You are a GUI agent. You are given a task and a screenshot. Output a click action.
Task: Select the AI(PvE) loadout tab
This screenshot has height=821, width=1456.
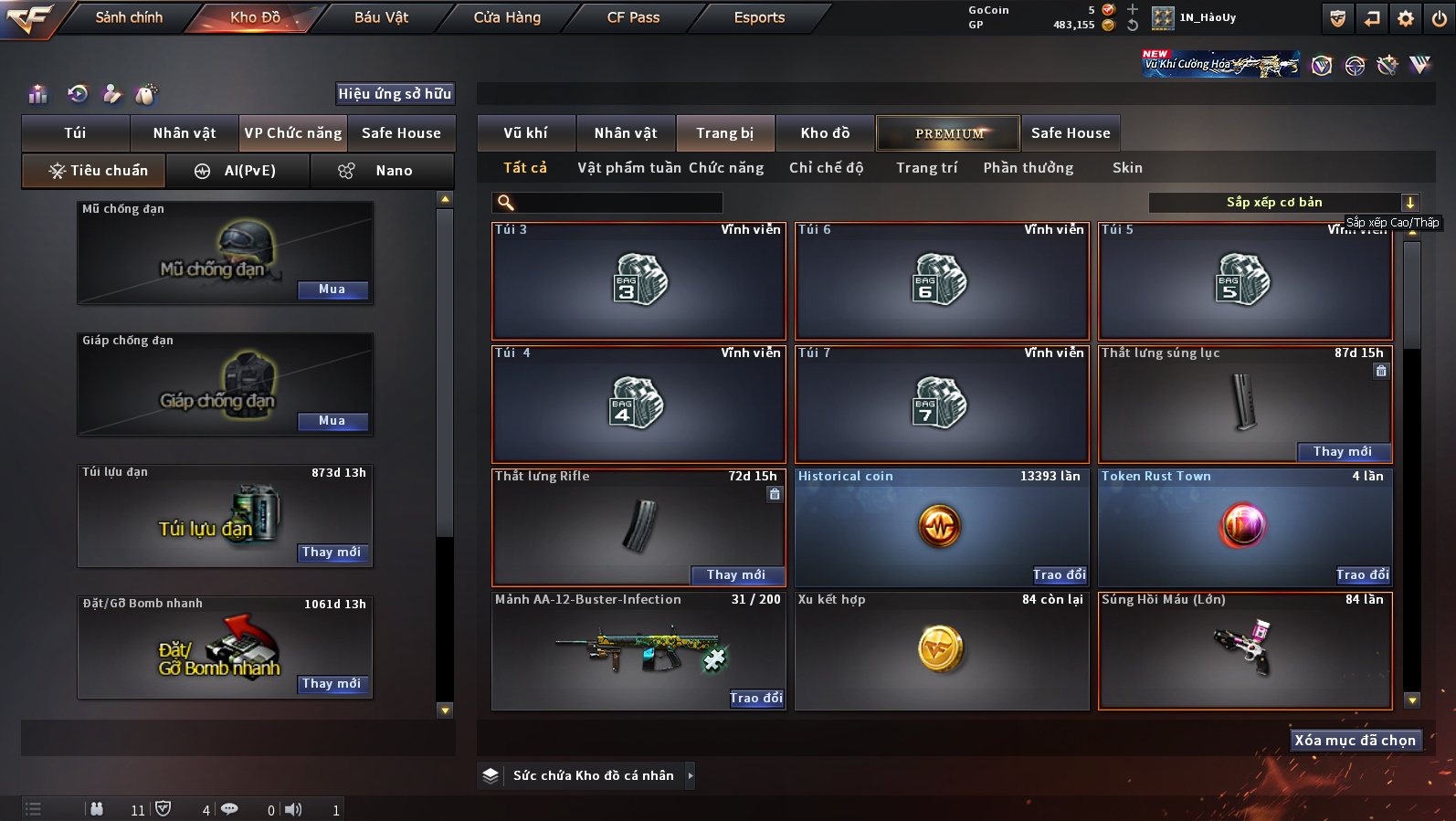pos(238,171)
